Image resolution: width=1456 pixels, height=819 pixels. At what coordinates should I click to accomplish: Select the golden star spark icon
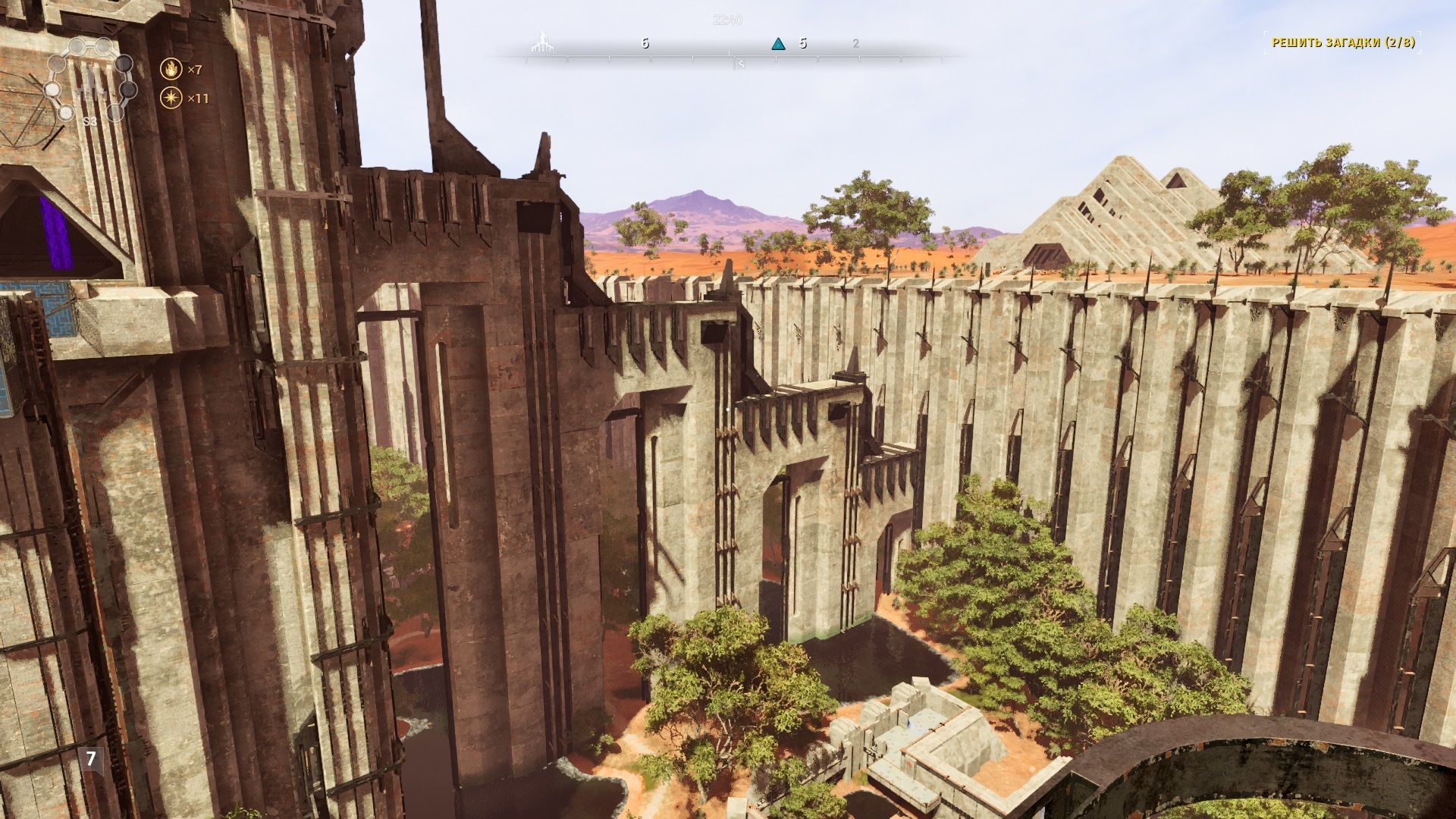(172, 98)
